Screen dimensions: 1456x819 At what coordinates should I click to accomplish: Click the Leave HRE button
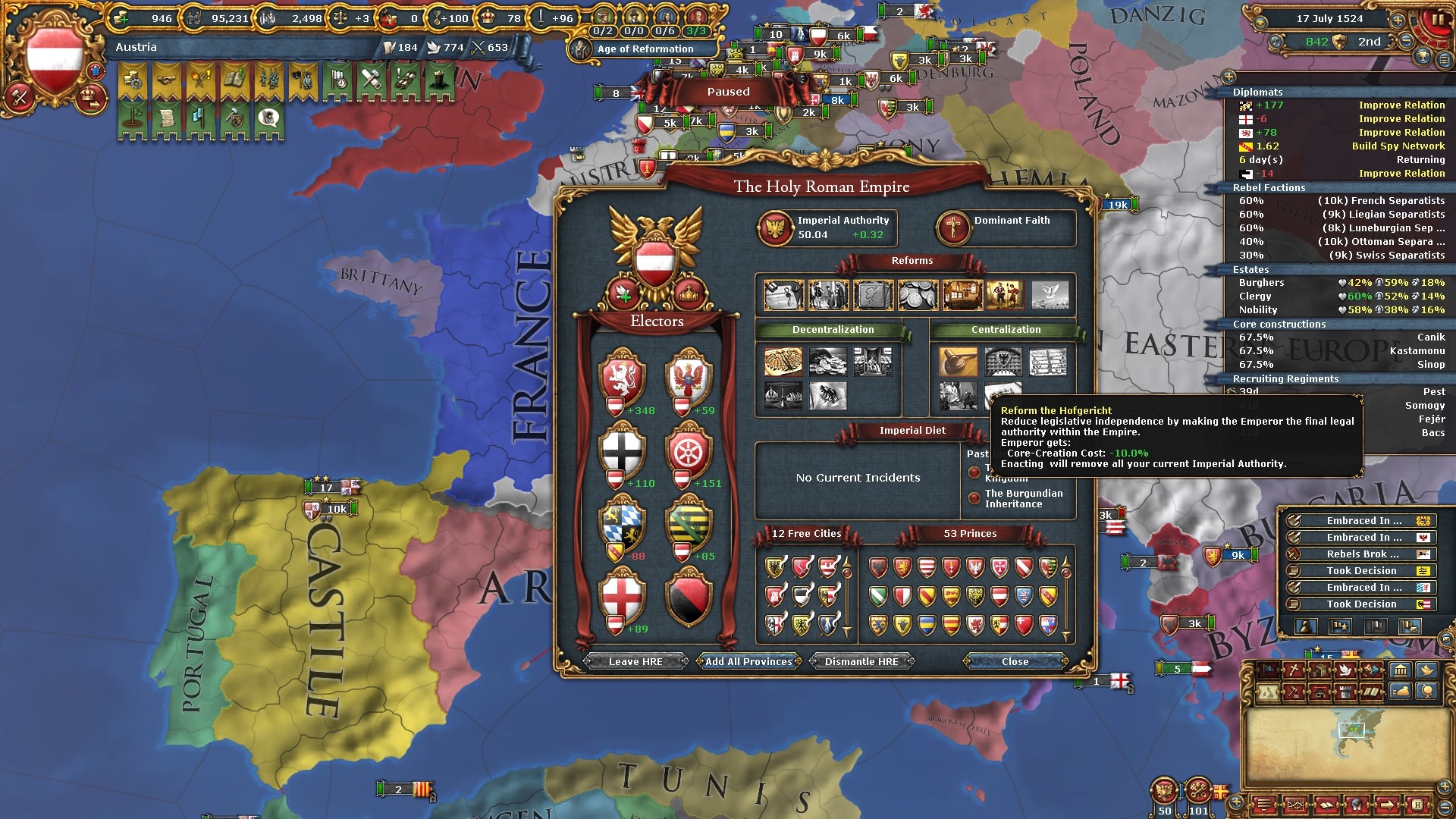pos(635,661)
